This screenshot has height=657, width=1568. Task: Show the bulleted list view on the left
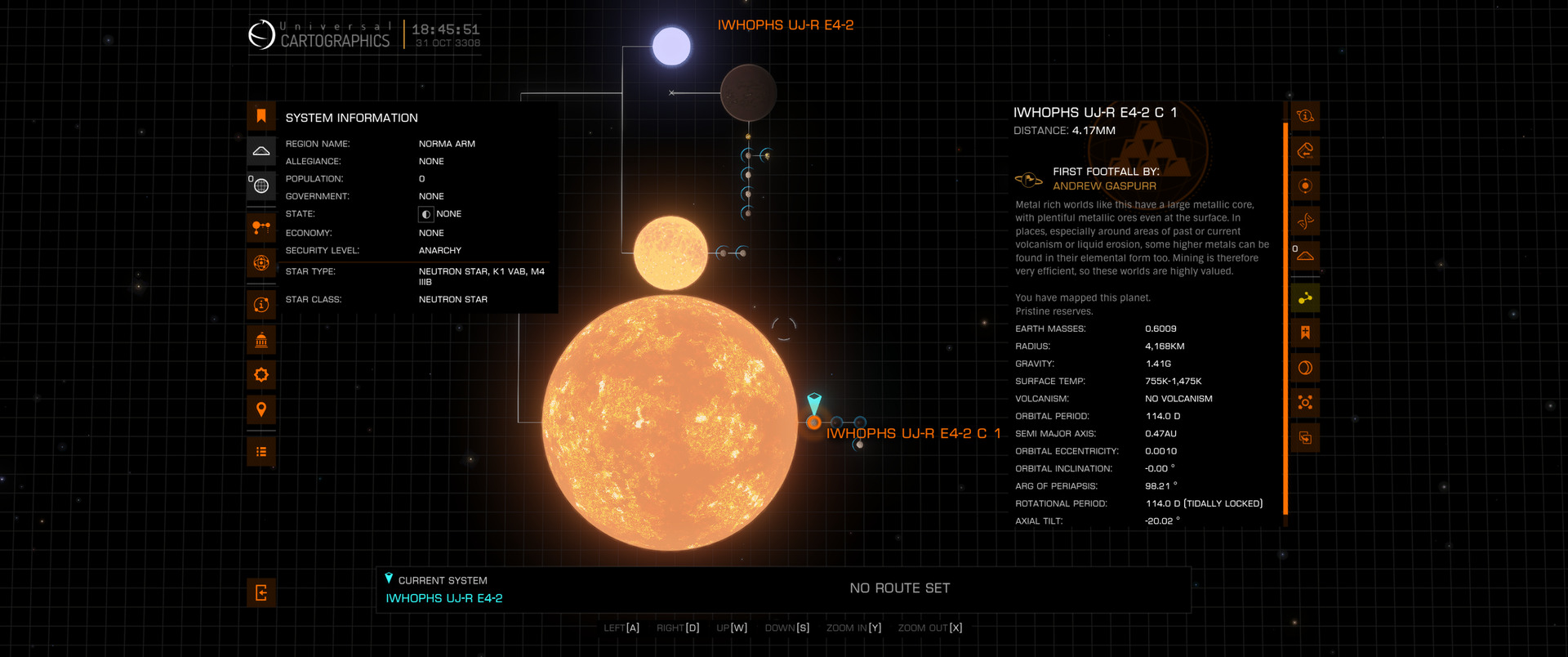tap(261, 452)
